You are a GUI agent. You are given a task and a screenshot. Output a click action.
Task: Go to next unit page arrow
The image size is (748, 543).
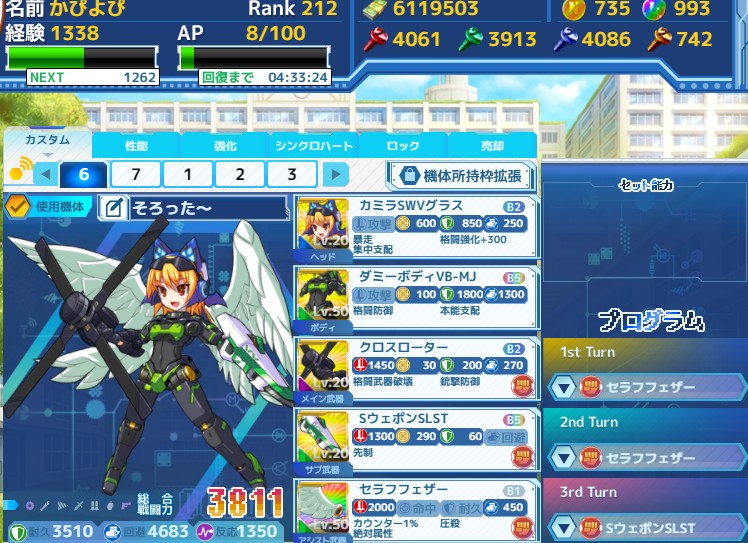tap(337, 175)
